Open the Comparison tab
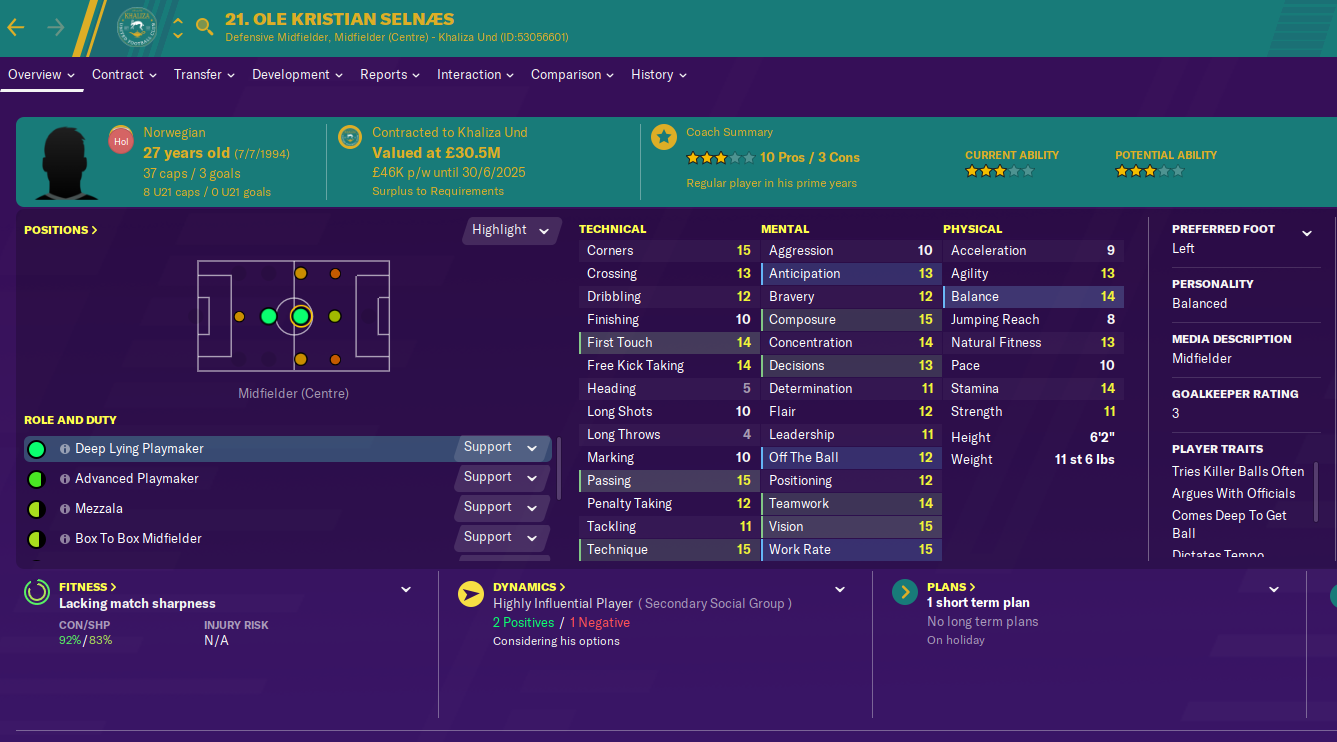1337x742 pixels. click(573, 75)
